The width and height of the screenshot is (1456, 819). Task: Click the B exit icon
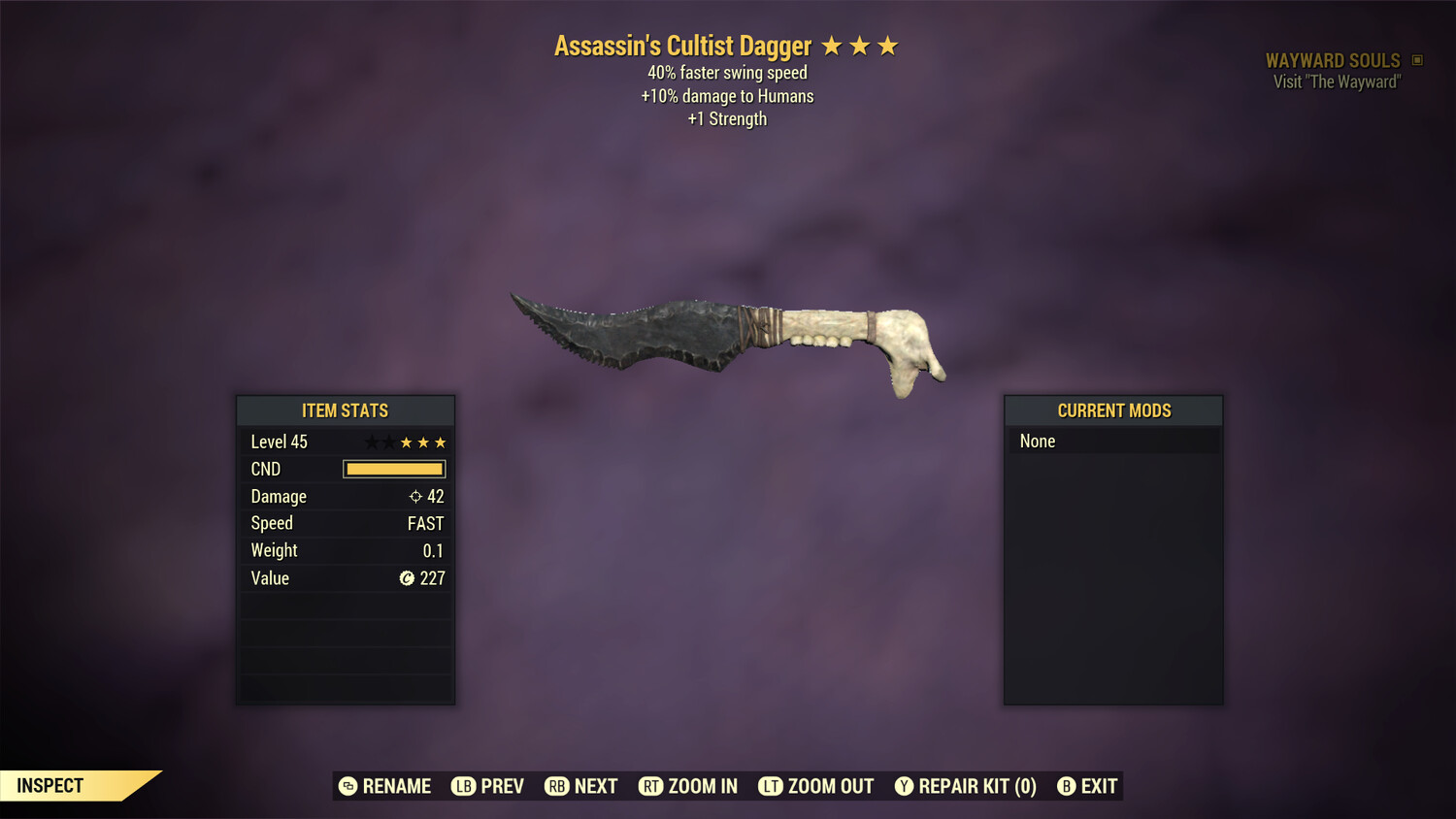(x=1068, y=786)
